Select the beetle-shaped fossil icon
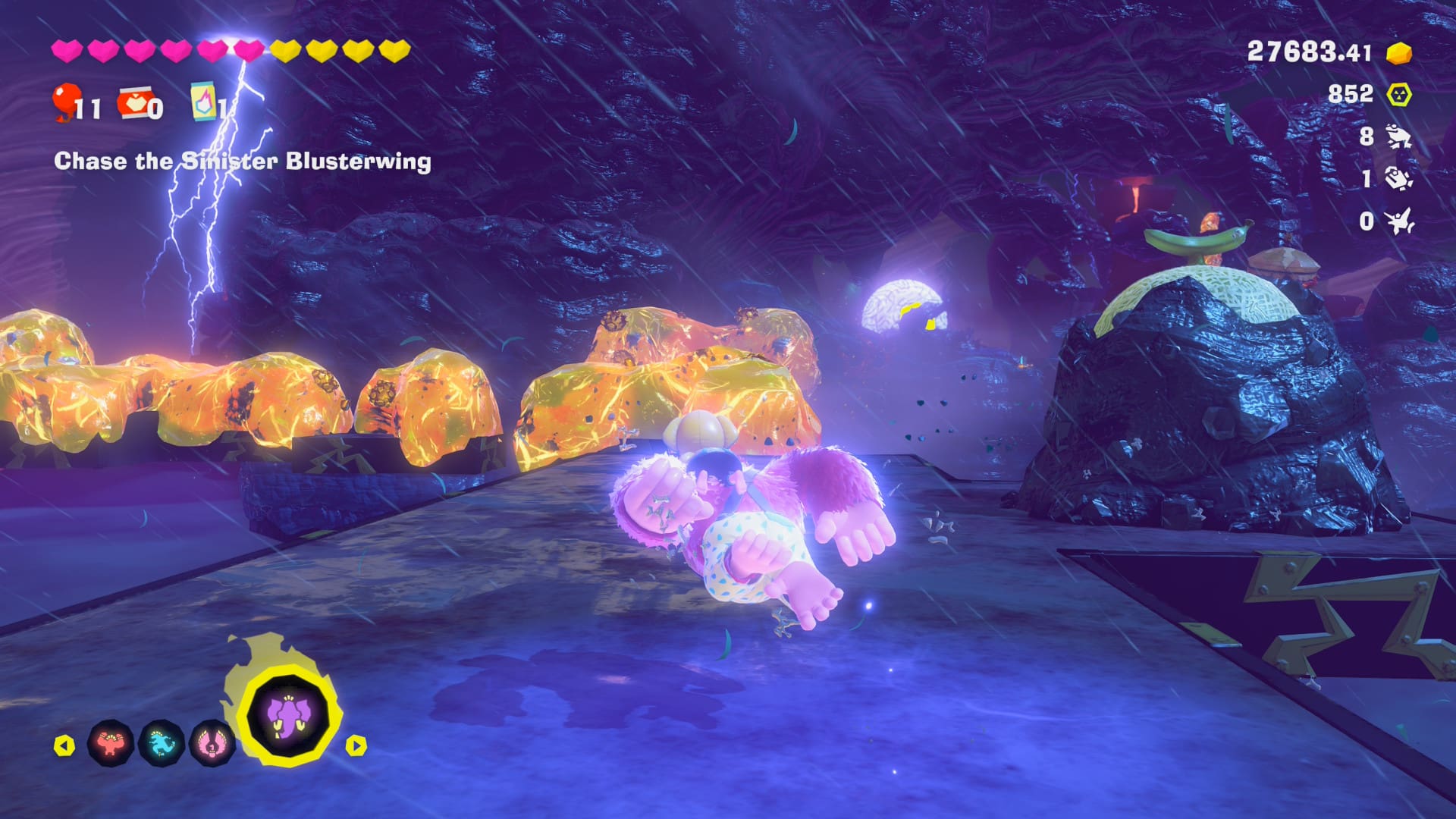1456x819 pixels. [1398, 179]
